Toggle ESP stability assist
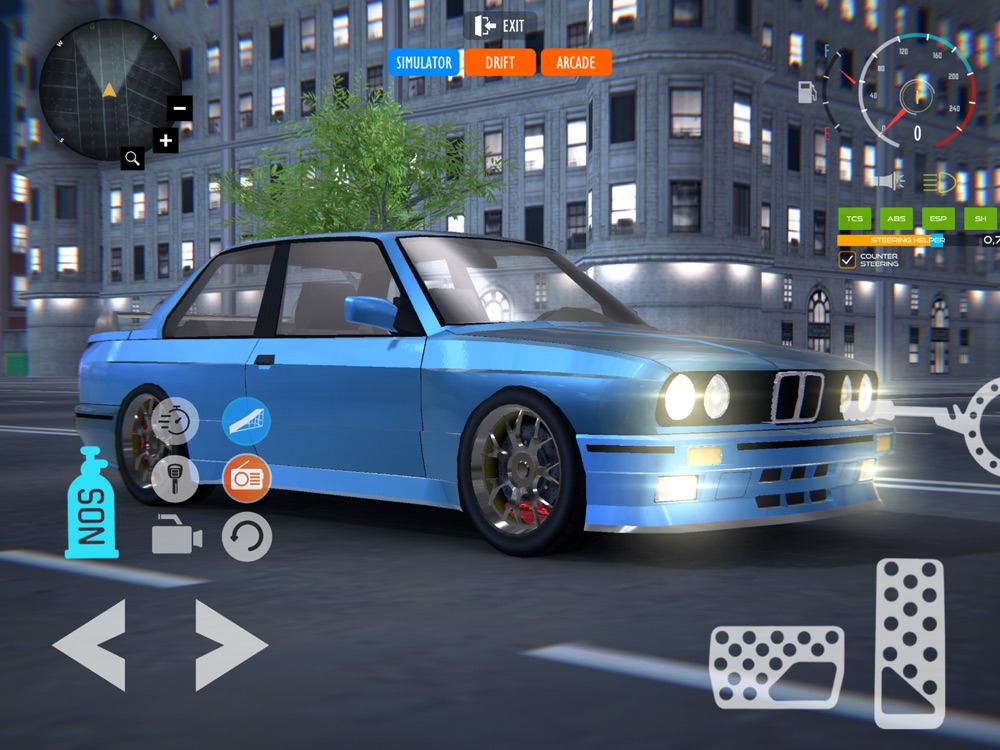Image resolution: width=1000 pixels, height=750 pixels. point(938,218)
